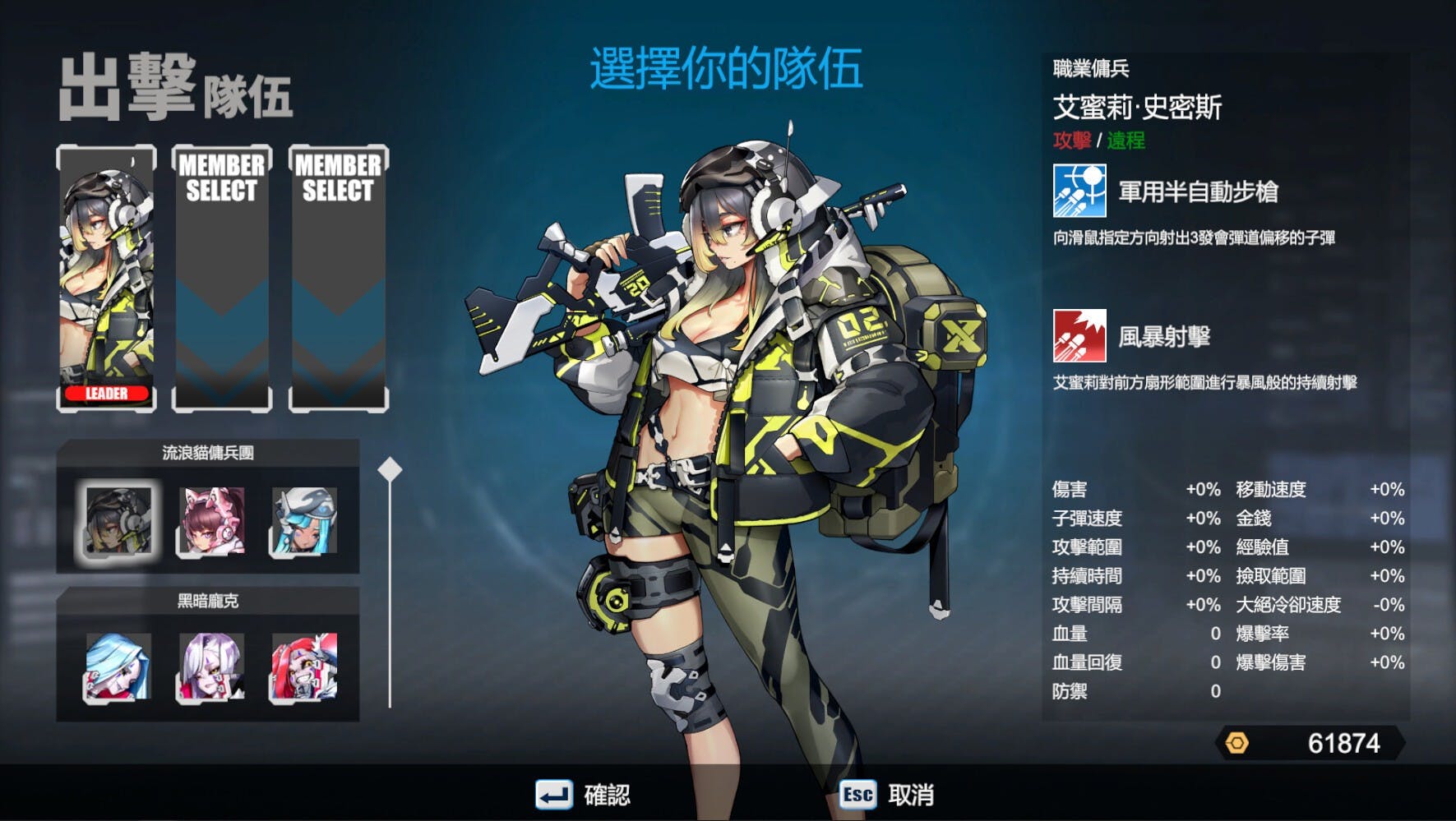1456x821 pixels.
Task: Pick the pink cat-ear girl portrait
Action: (211, 520)
